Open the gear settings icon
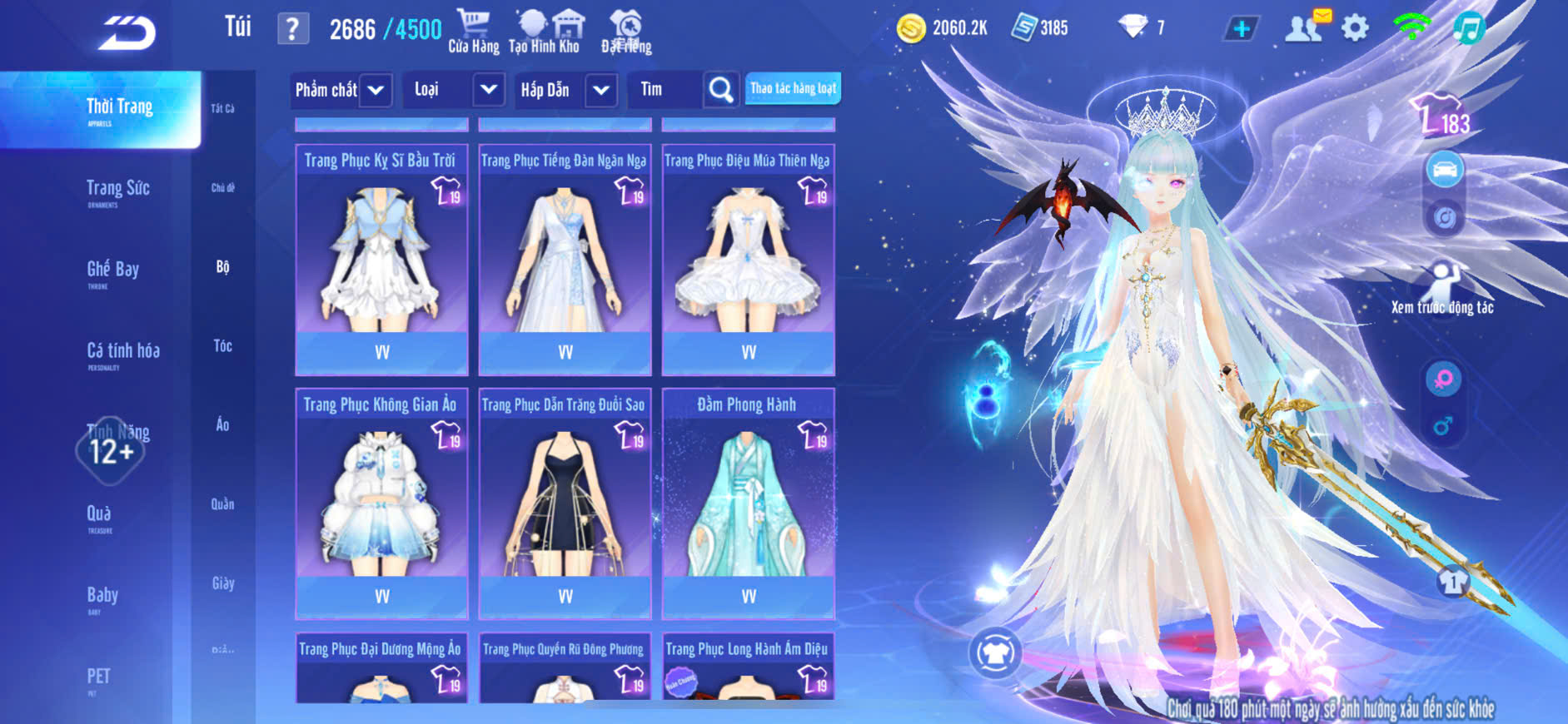The width and height of the screenshot is (1568, 724). [1355, 28]
